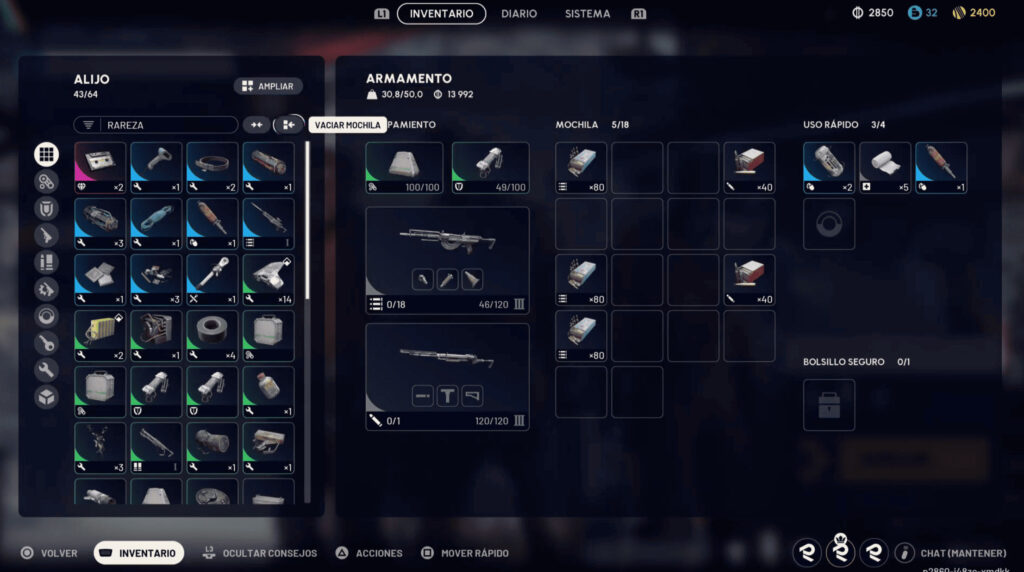Select the black tape roll stash item
The image size is (1024, 572).
click(x=212, y=336)
